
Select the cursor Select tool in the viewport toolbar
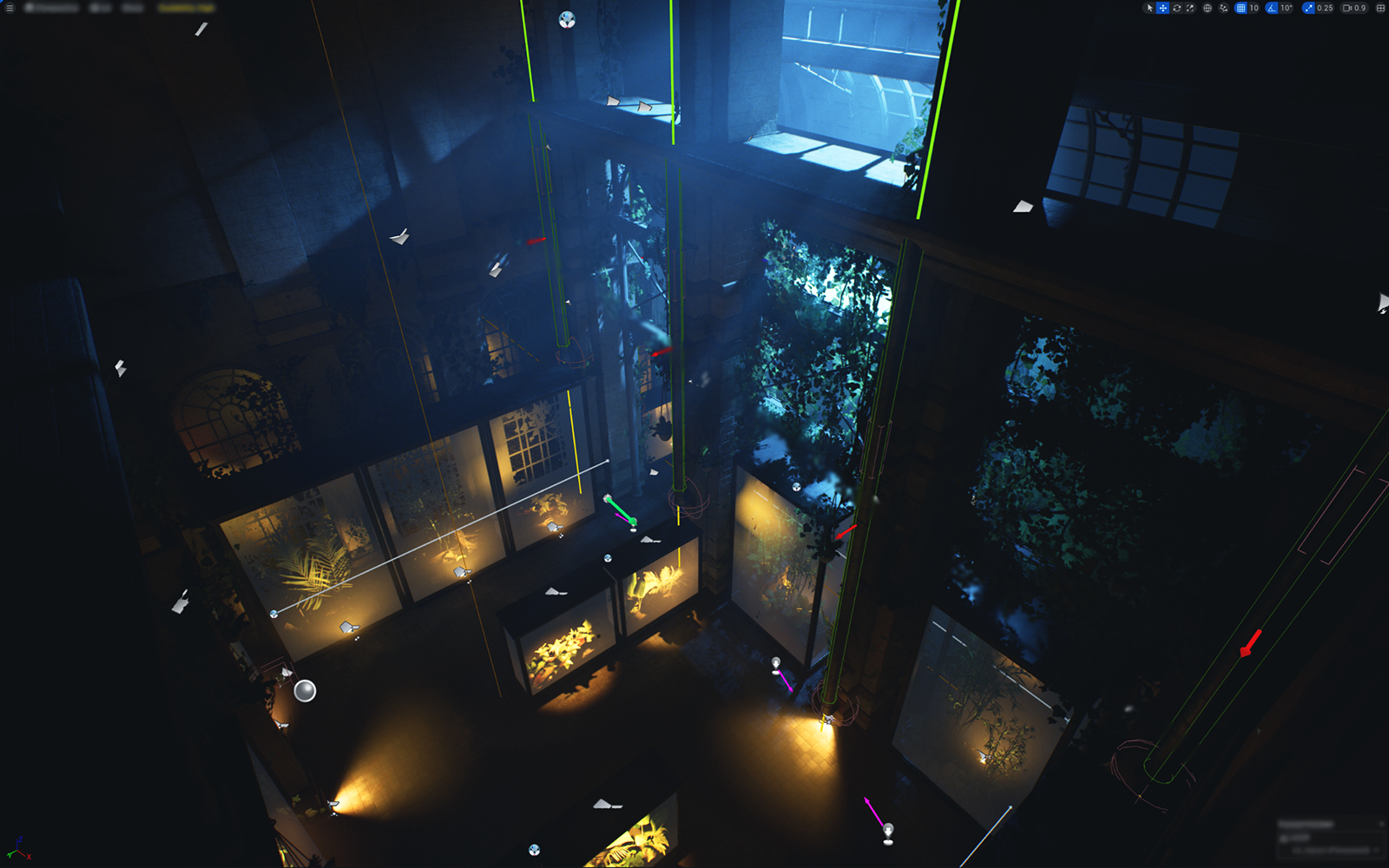[x=1150, y=8]
